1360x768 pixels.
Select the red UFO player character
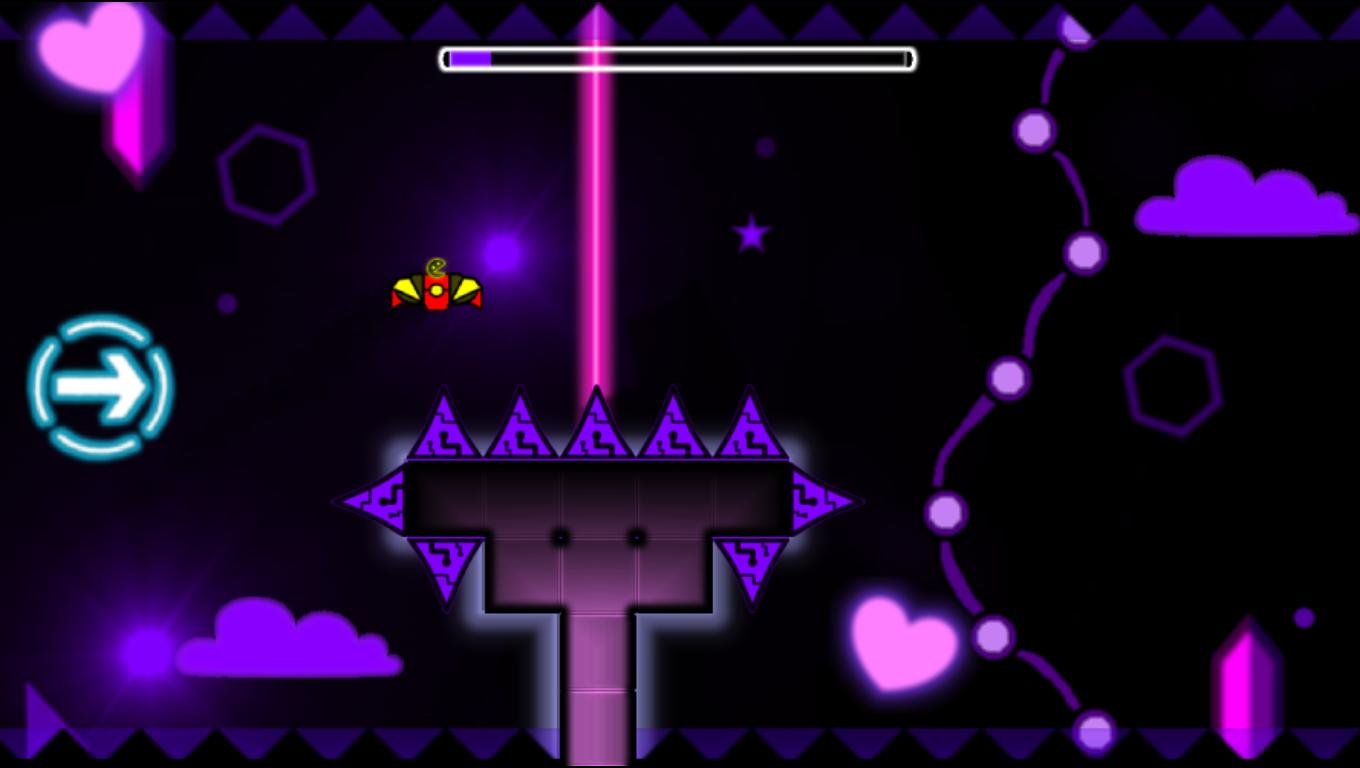pos(437,288)
